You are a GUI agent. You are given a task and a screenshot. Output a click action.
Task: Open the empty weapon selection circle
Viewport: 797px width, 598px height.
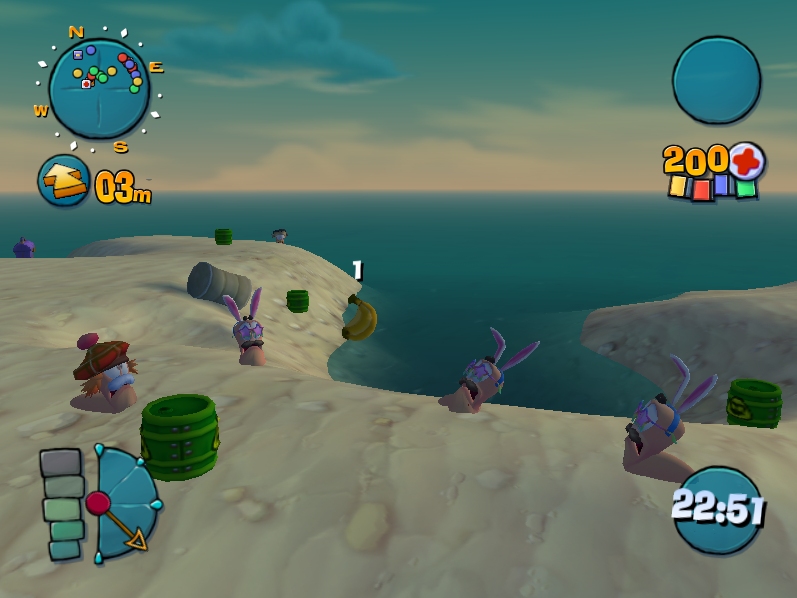[x=716, y=80]
